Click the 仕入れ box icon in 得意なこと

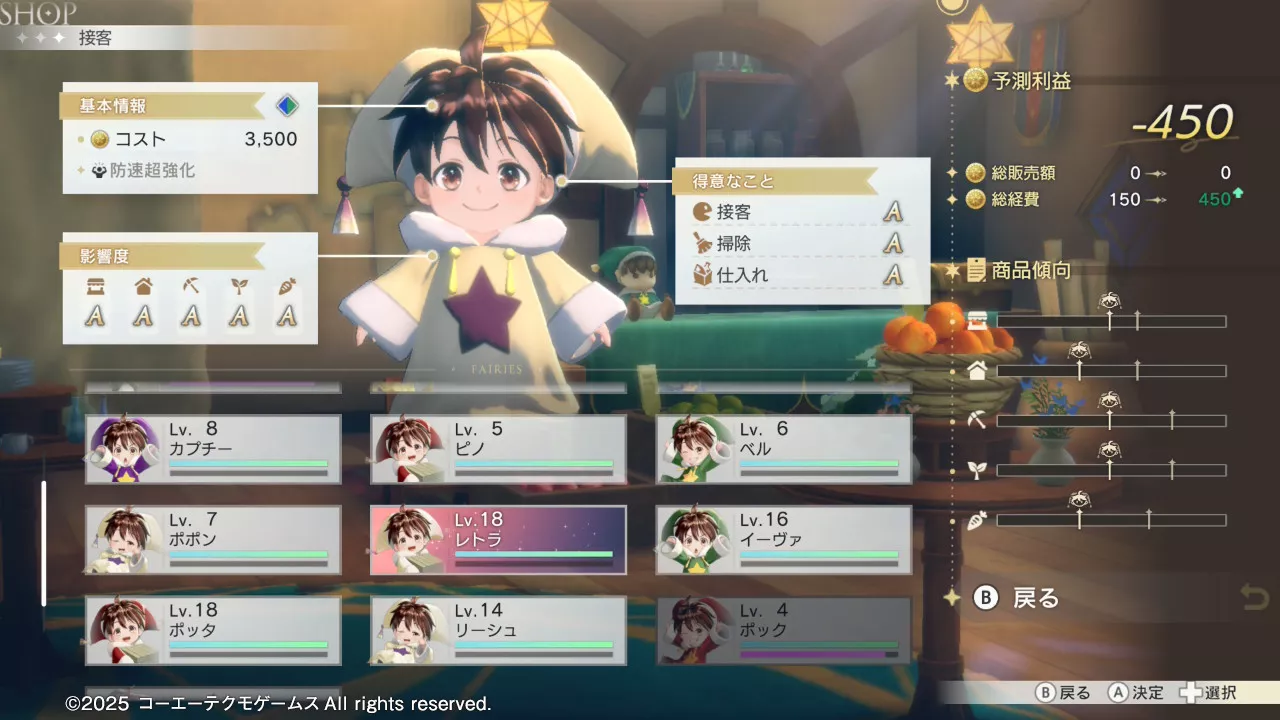704,276
